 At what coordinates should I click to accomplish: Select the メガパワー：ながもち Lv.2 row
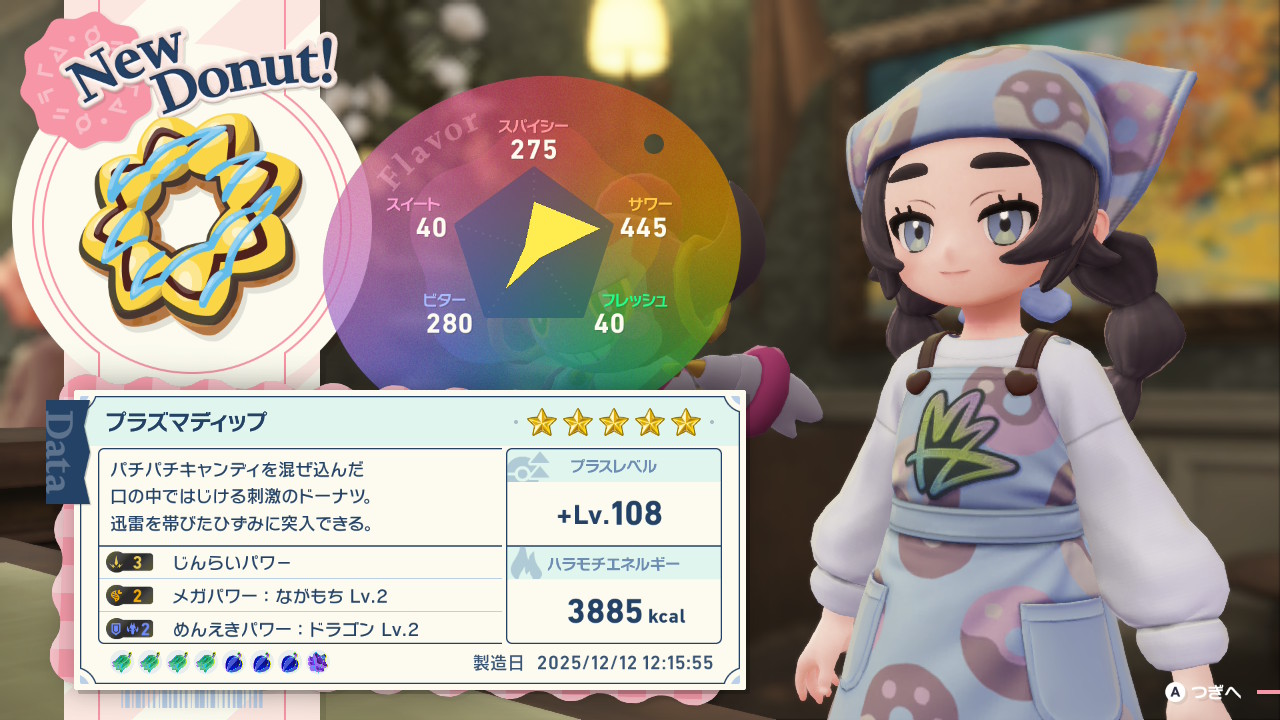click(x=300, y=596)
